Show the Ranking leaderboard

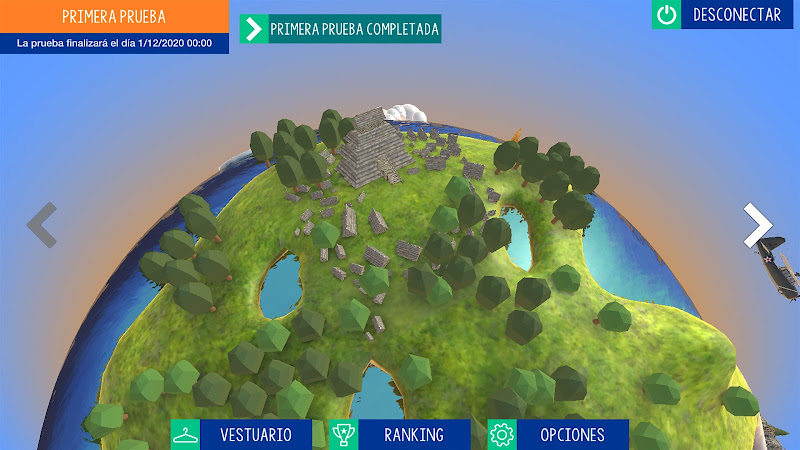coord(400,435)
